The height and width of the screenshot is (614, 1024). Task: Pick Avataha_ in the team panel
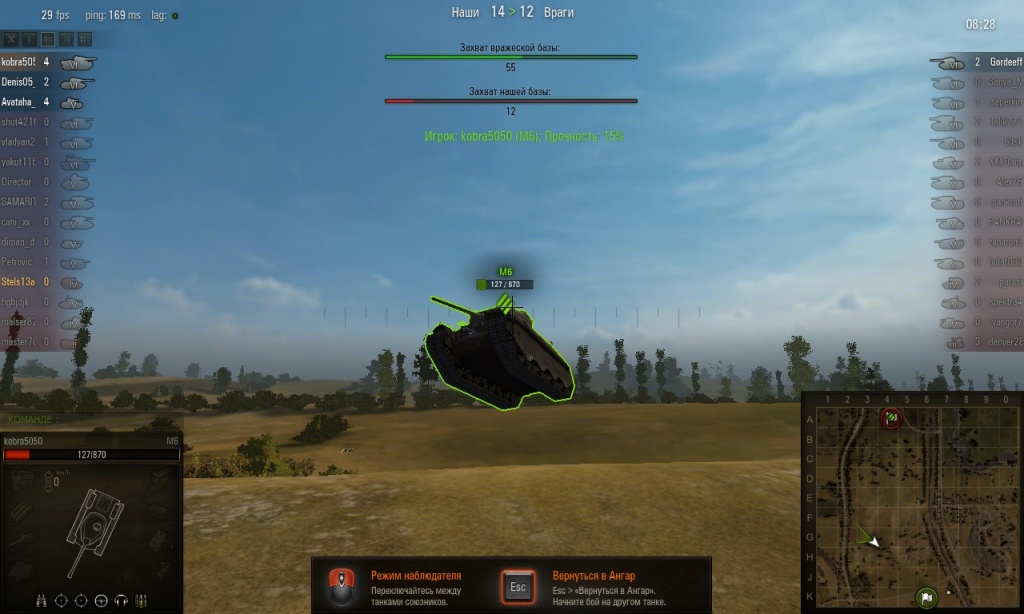coord(20,102)
